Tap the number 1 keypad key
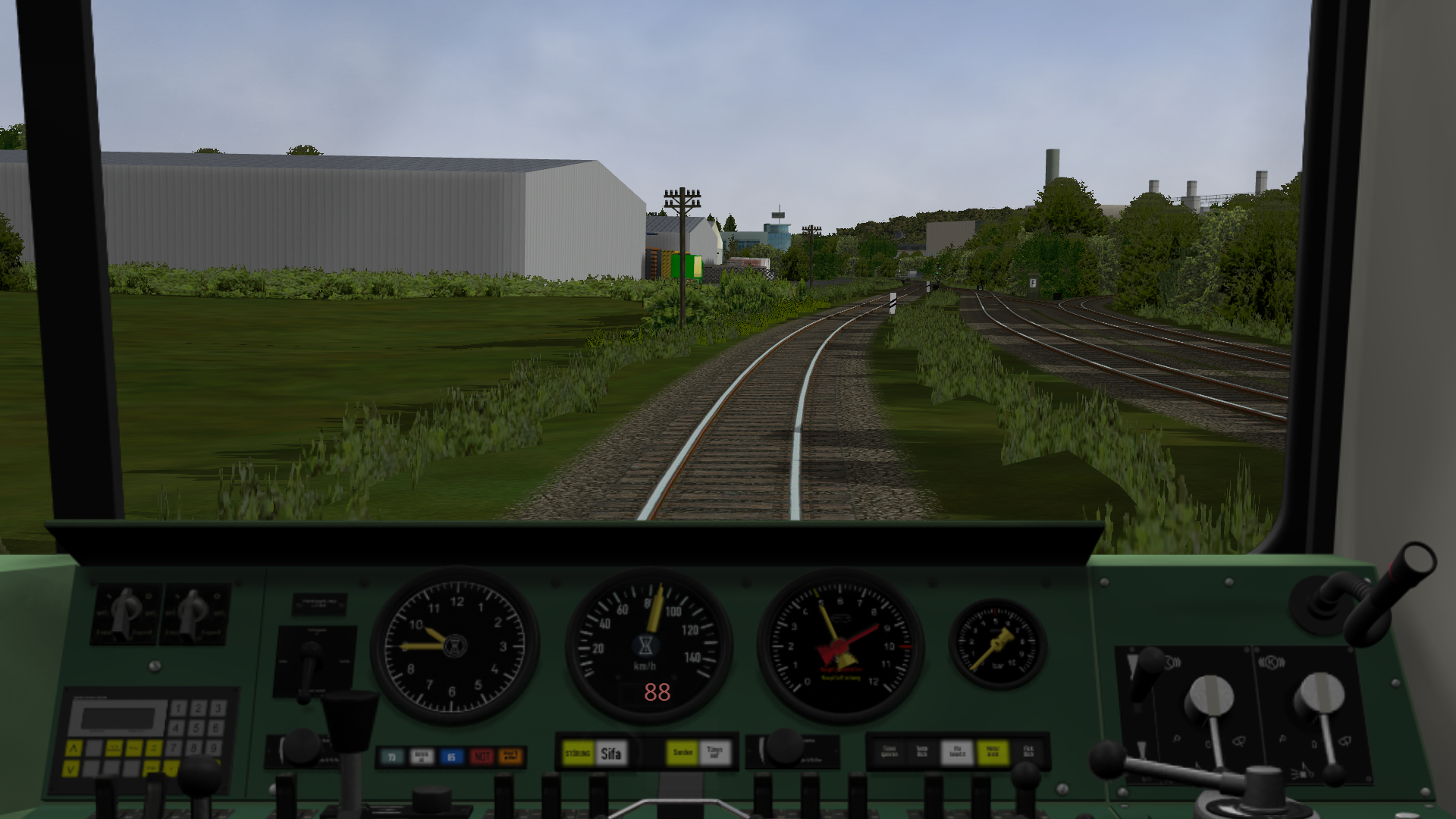The image size is (1456, 819). pyautogui.click(x=178, y=708)
